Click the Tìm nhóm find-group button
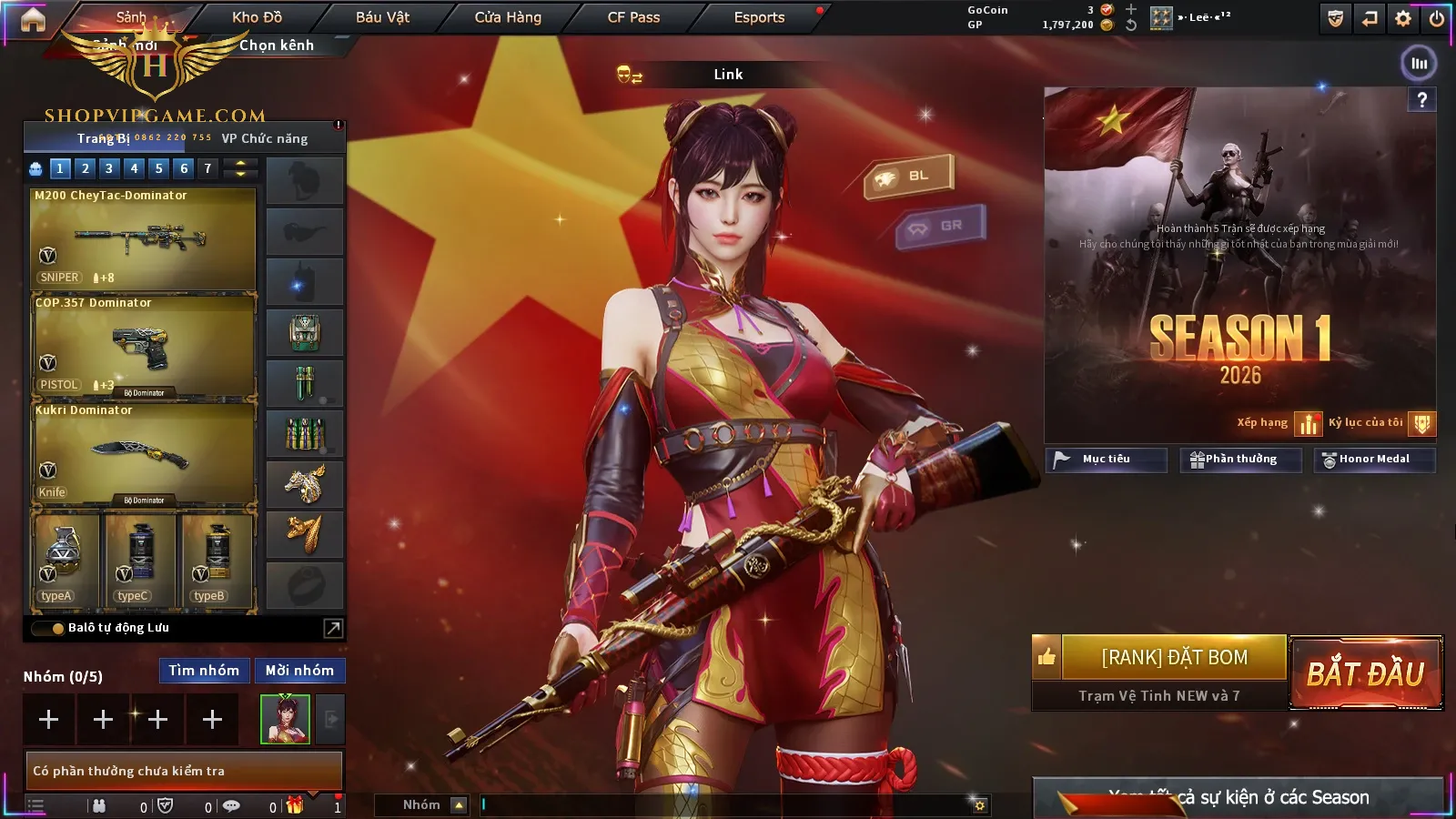Image resolution: width=1456 pixels, height=819 pixels. (x=204, y=671)
